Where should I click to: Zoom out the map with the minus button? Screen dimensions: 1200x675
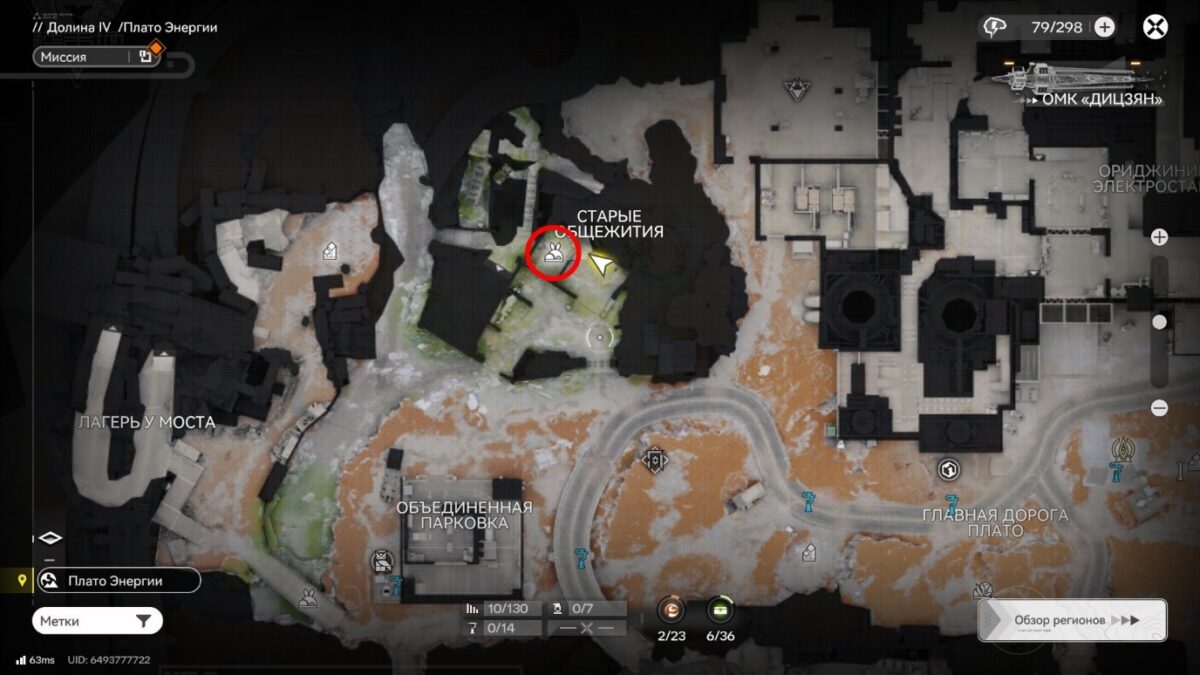click(1159, 408)
